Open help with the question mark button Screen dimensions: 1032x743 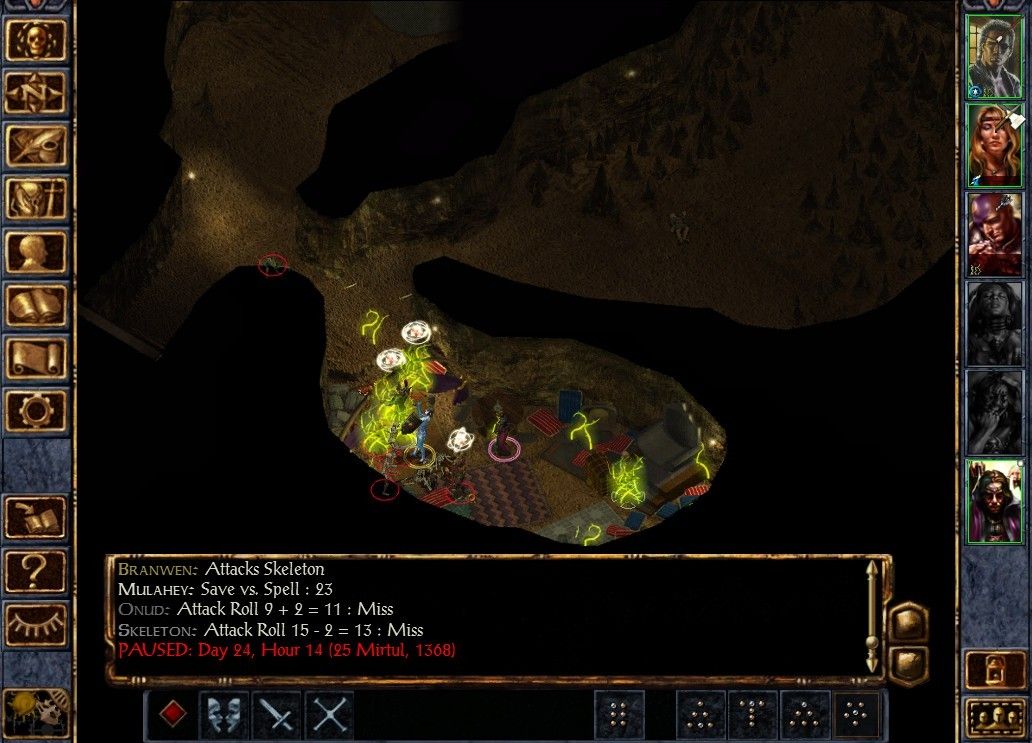37,570
